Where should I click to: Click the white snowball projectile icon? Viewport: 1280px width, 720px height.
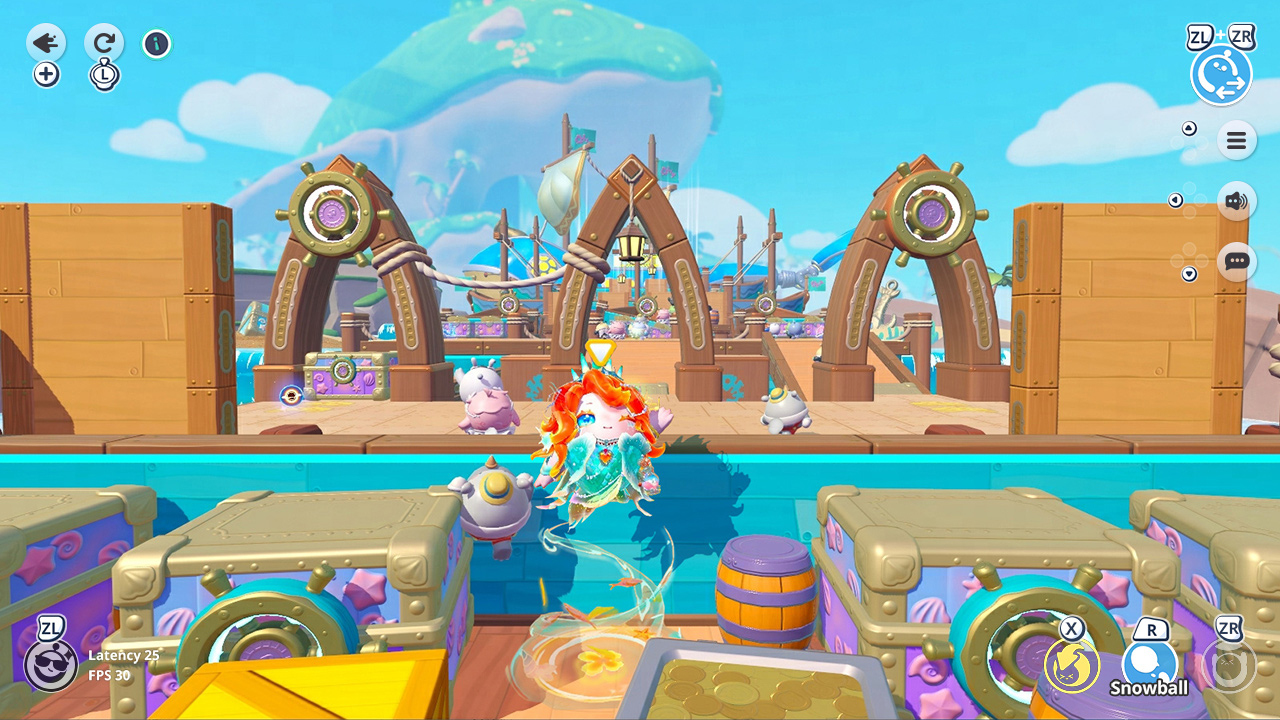pyautogui.click(x=1150, y=660)
